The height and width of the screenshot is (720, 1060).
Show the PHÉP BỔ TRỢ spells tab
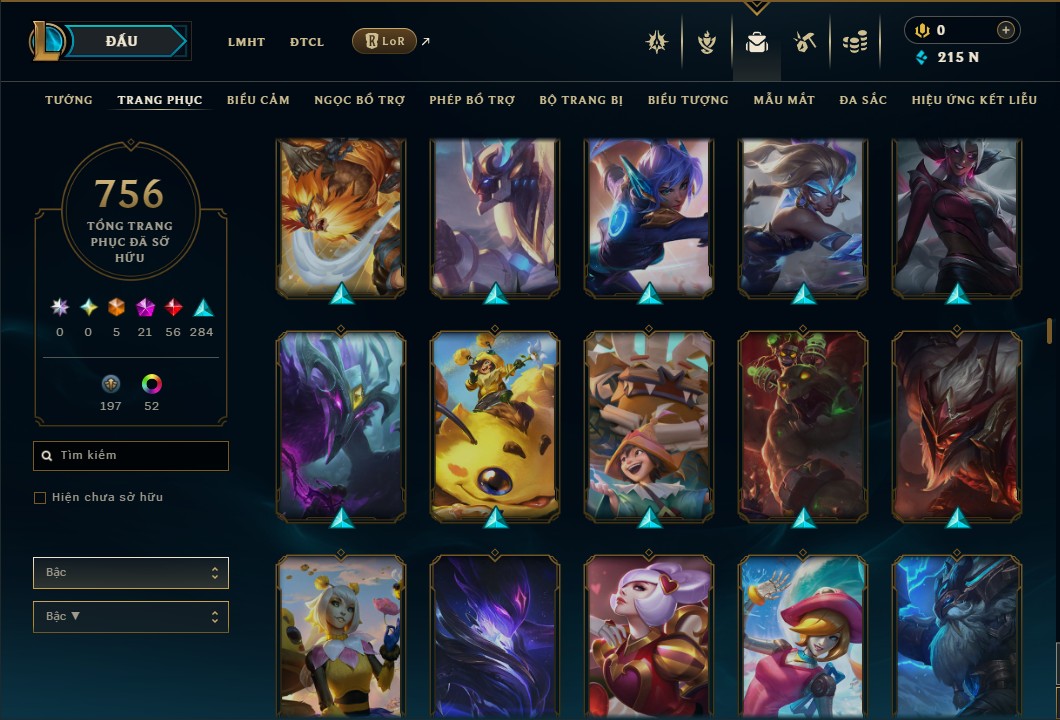point(472,100)
